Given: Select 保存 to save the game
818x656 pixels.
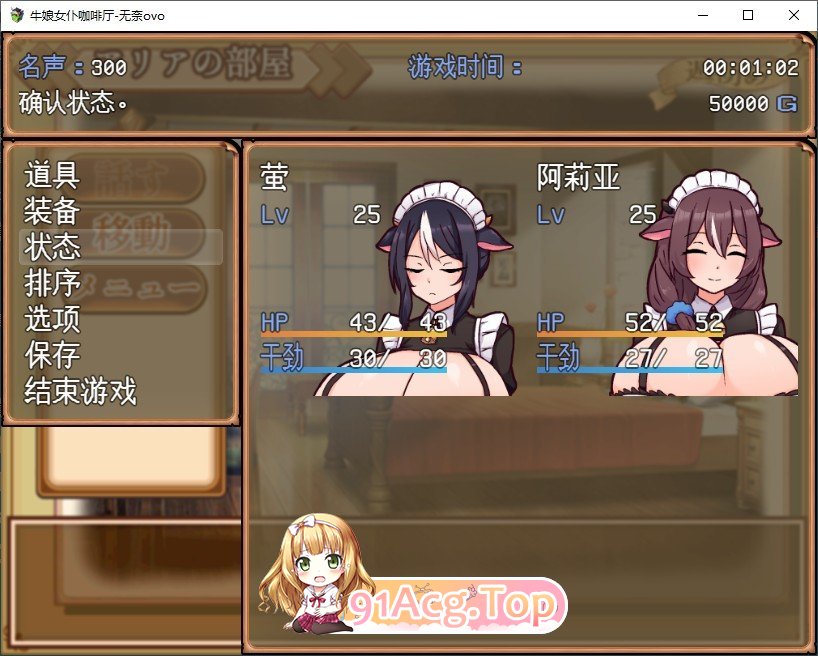Looking at the screenshot, I should click(x=52, y=355).
